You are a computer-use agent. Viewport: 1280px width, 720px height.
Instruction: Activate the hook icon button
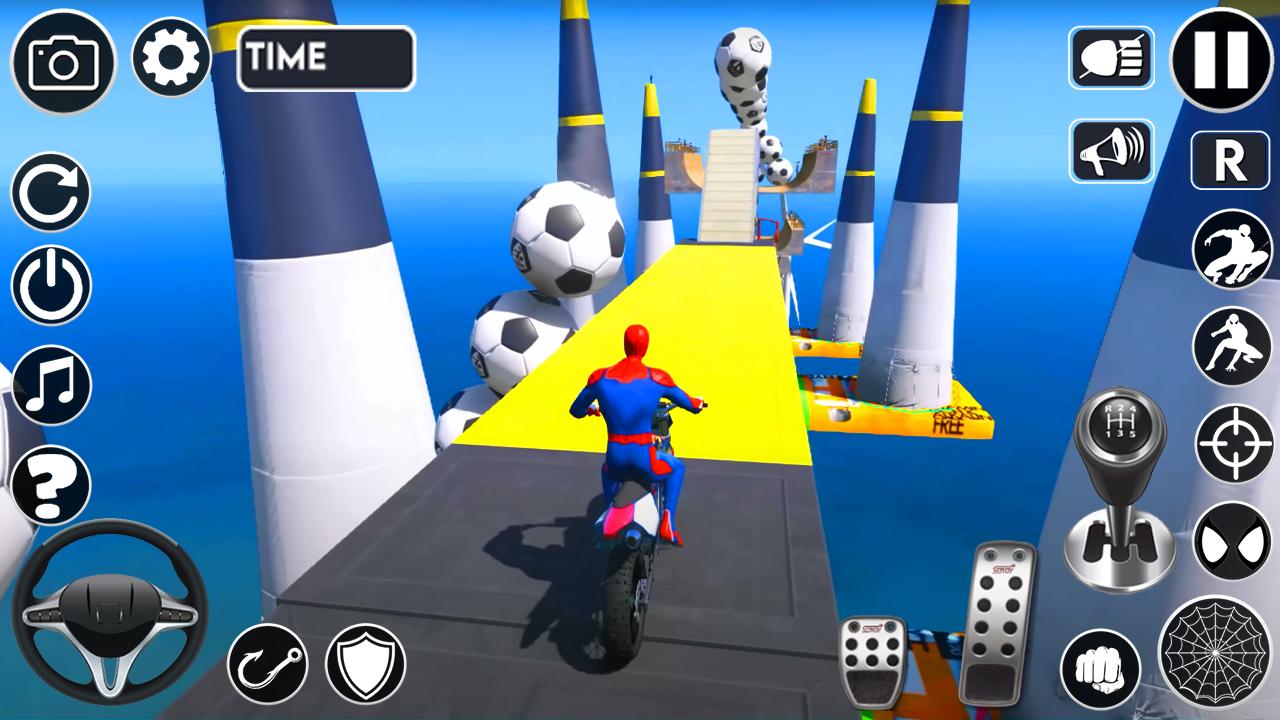tap(267, 663)
